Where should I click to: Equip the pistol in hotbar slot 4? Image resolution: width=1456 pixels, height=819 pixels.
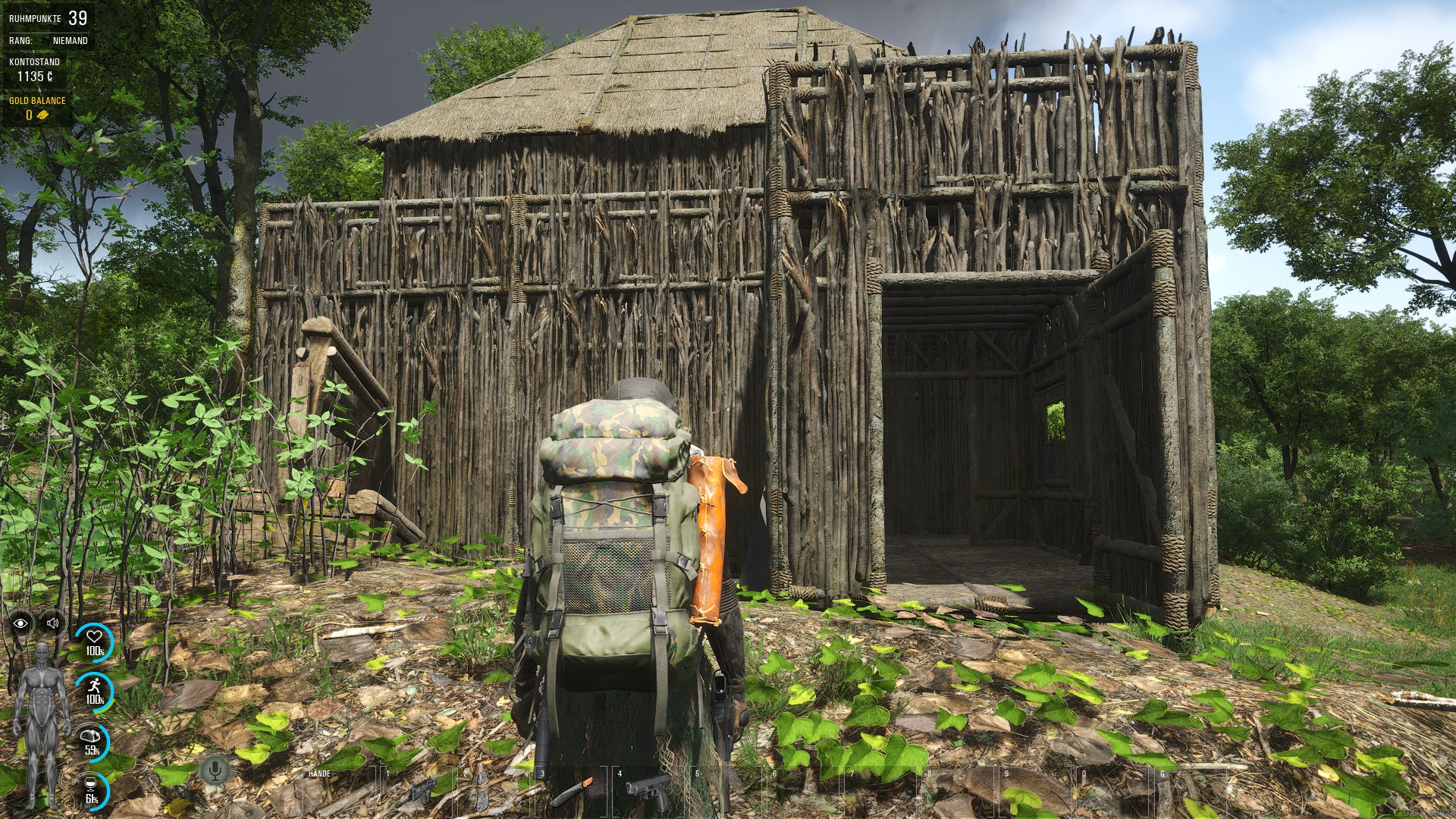pos(648,792)
